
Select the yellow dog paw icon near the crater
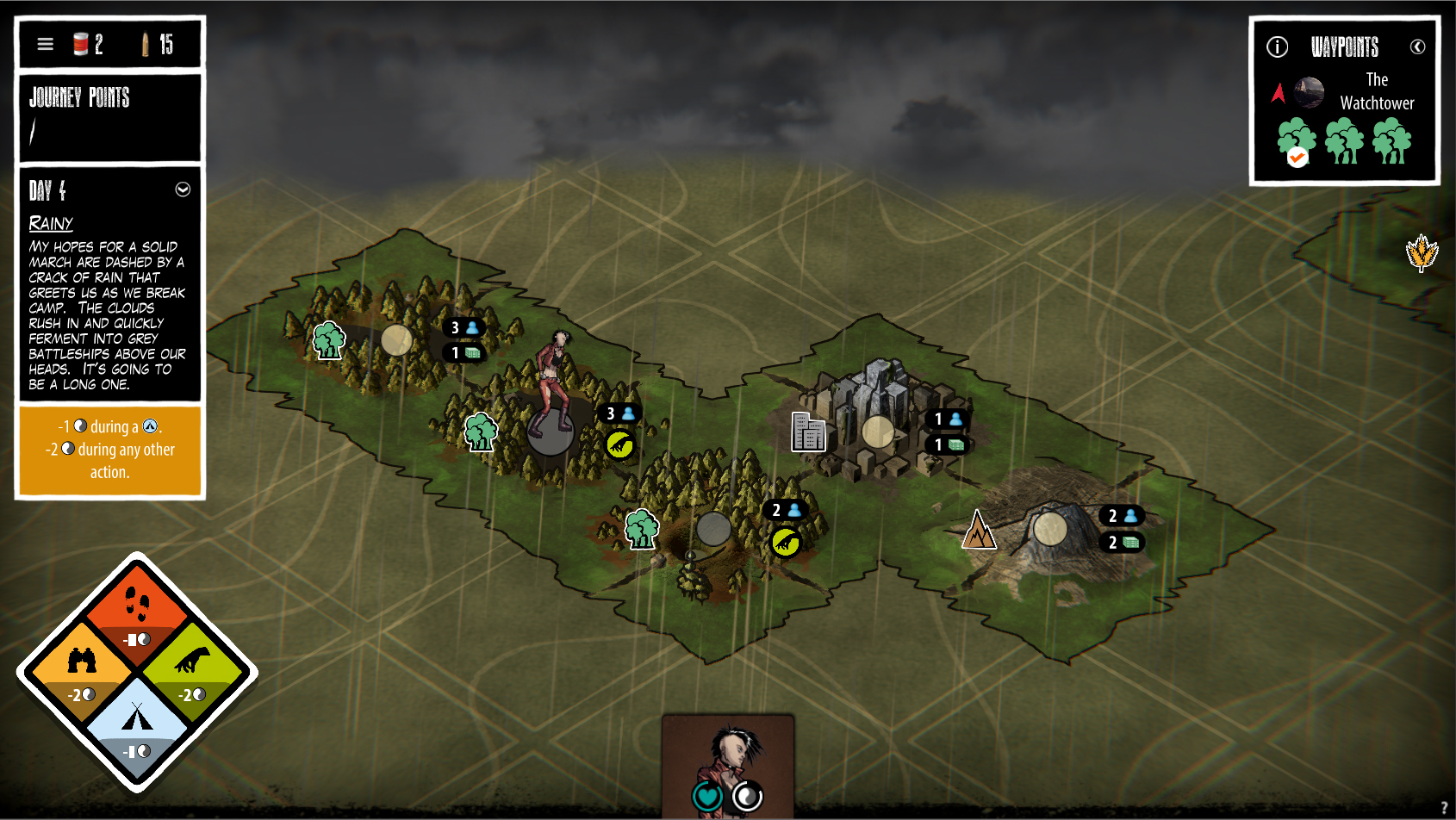click(784, 544)
